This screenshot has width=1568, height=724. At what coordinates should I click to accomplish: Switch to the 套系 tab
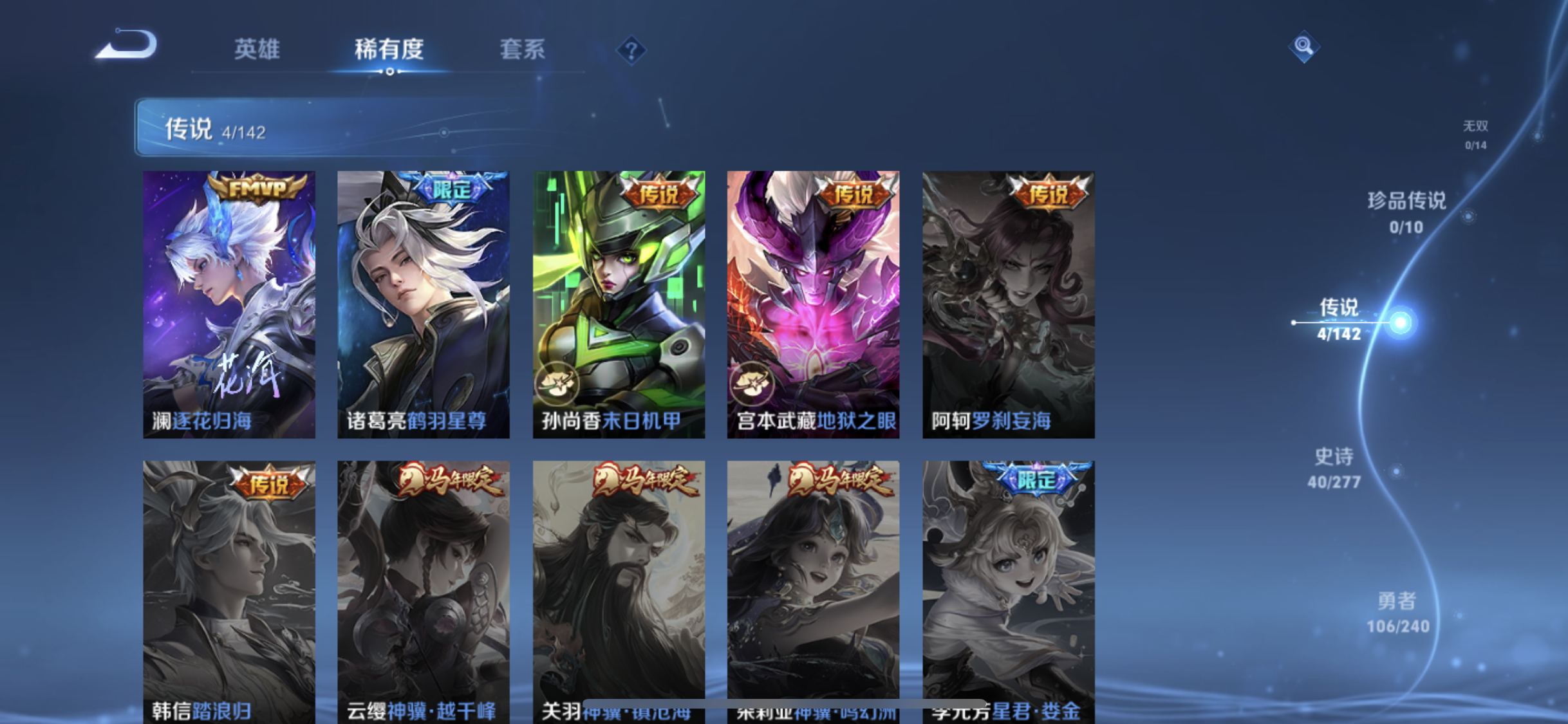(x=524, y=50)
